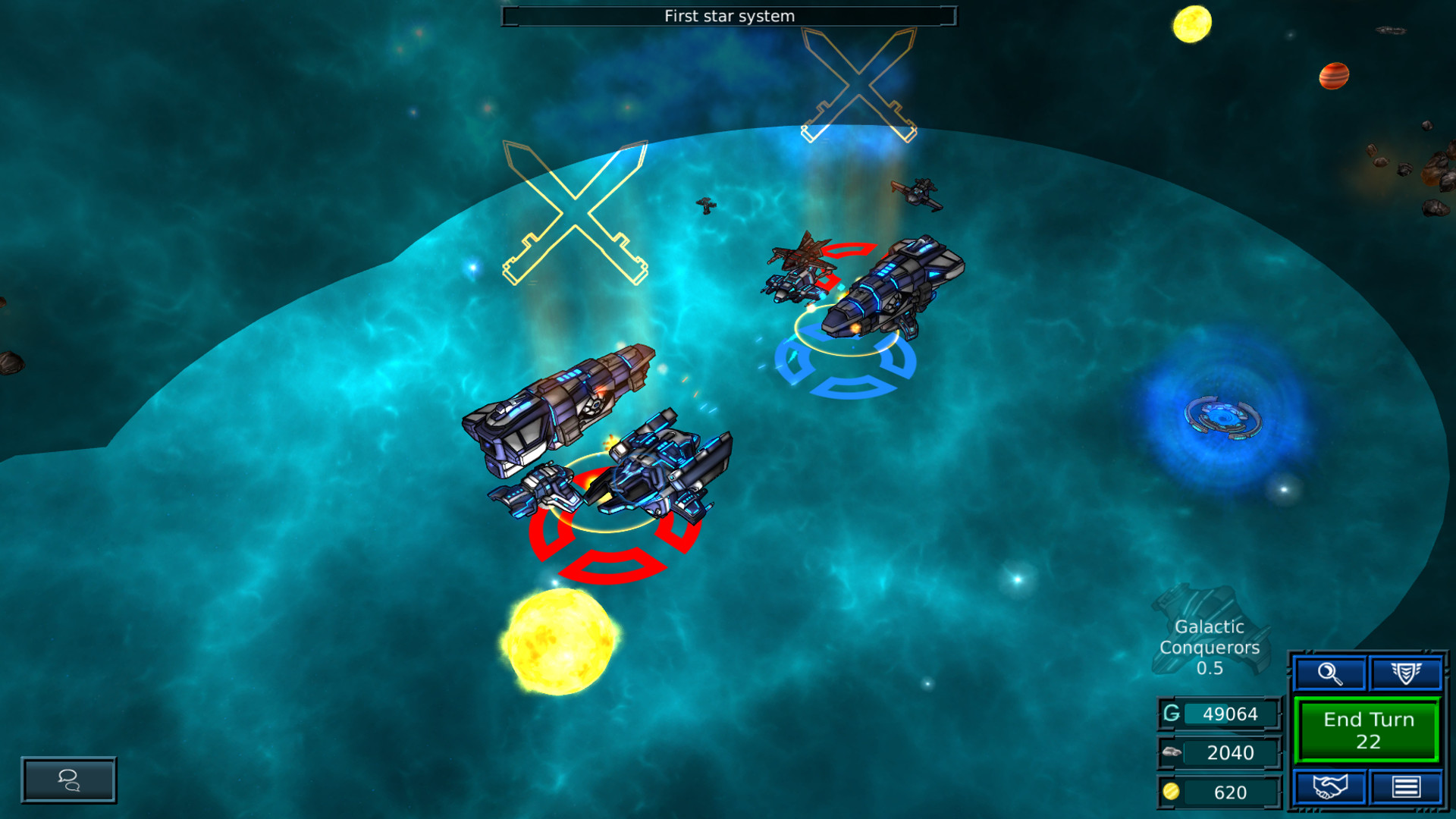Screen dimensions: 1456x819
Task: Open diplomacy with the handshake icon
Action: pos(1329,786)
